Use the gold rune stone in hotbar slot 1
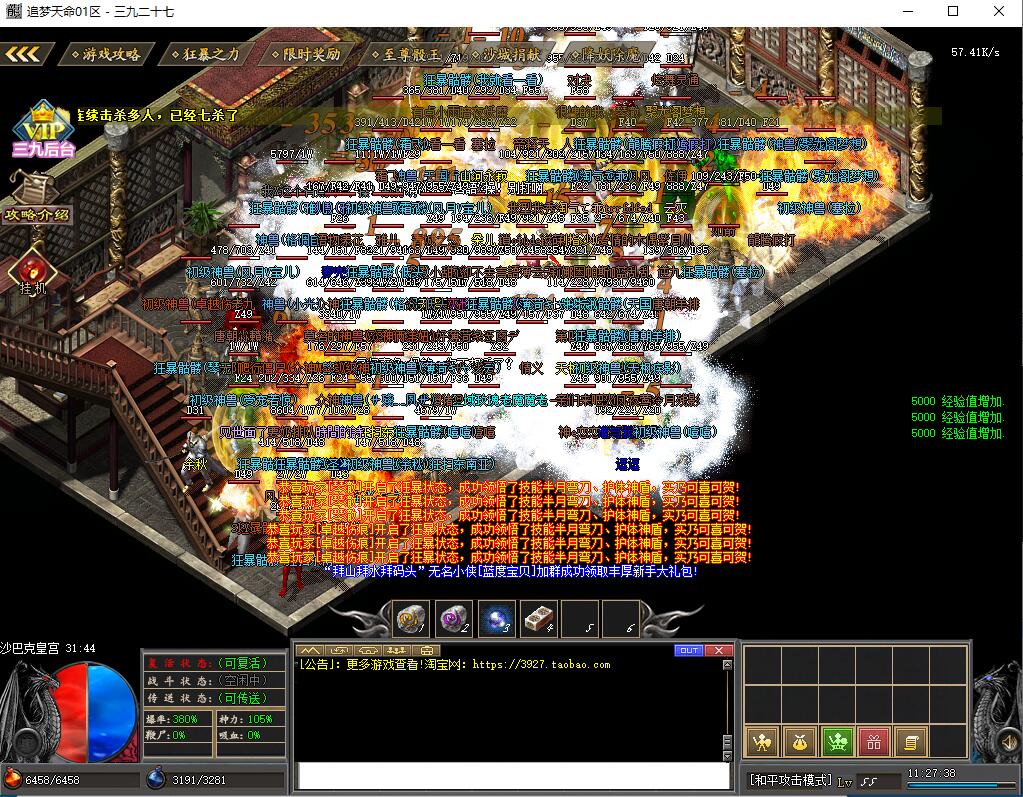The height and width of the screenshot is (797, 1023). [410, 620]
